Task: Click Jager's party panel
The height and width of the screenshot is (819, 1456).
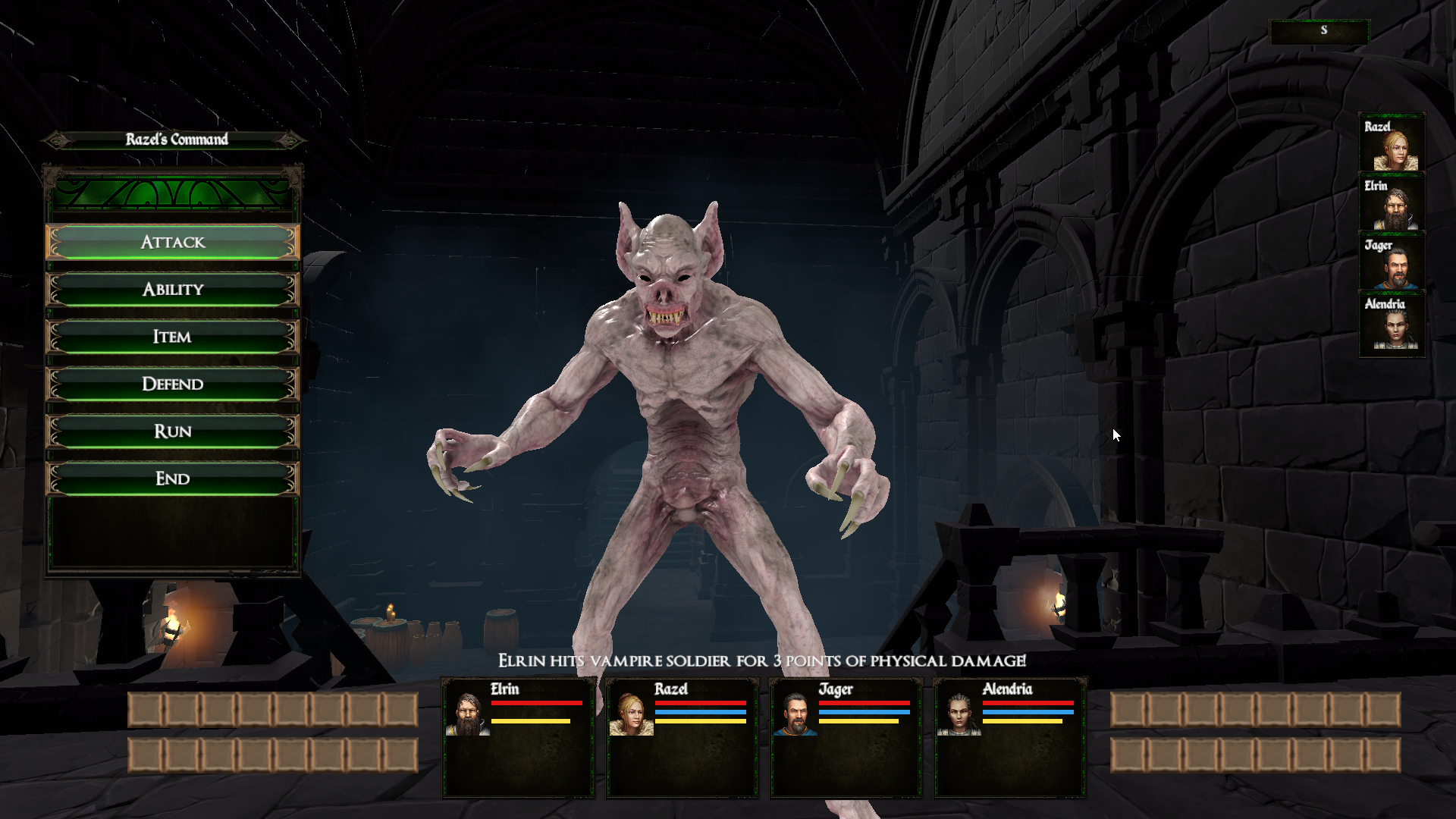Action: coord(846,737)
